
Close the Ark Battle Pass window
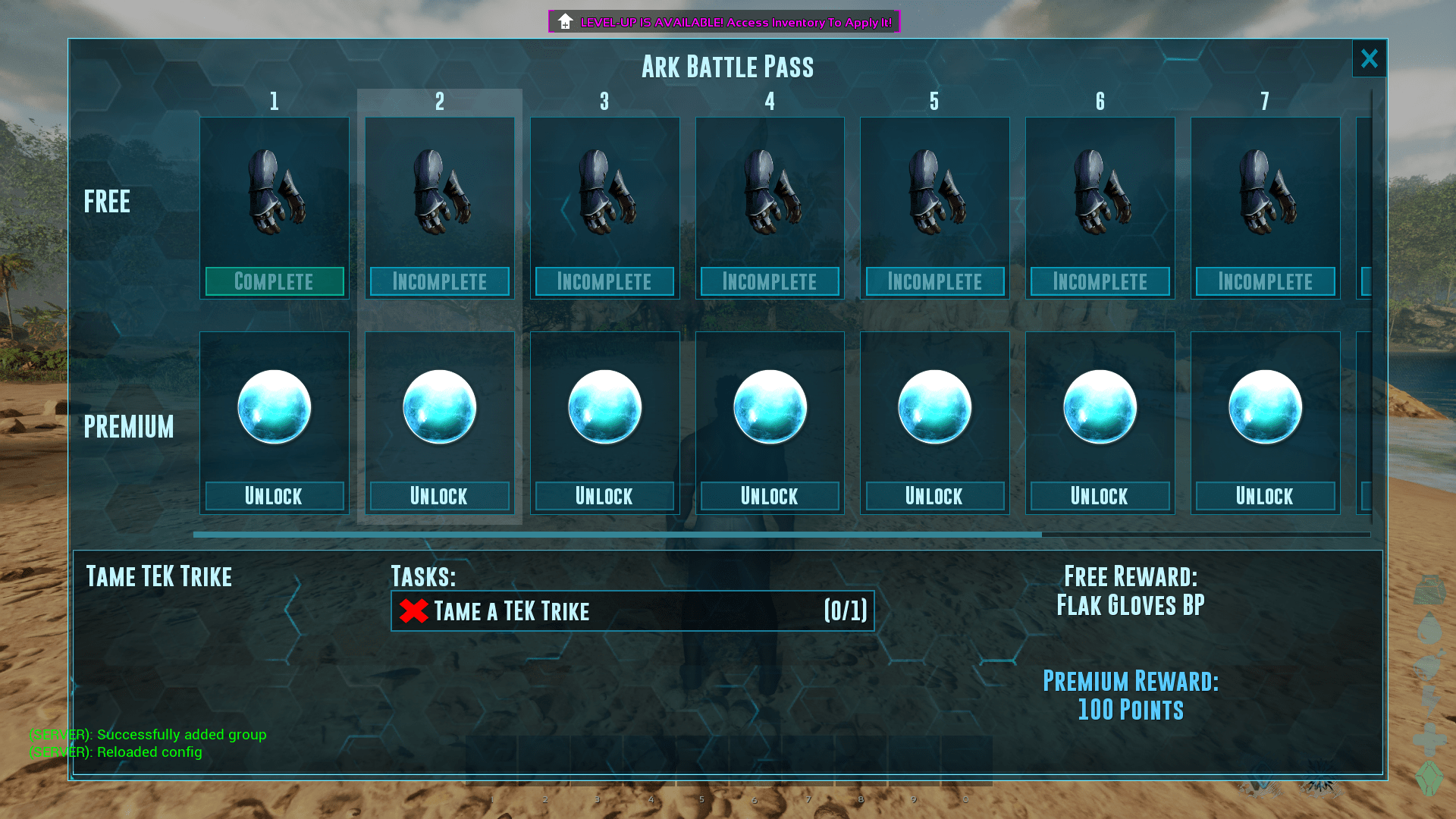pyautogui.click(x=1369, y=58)
